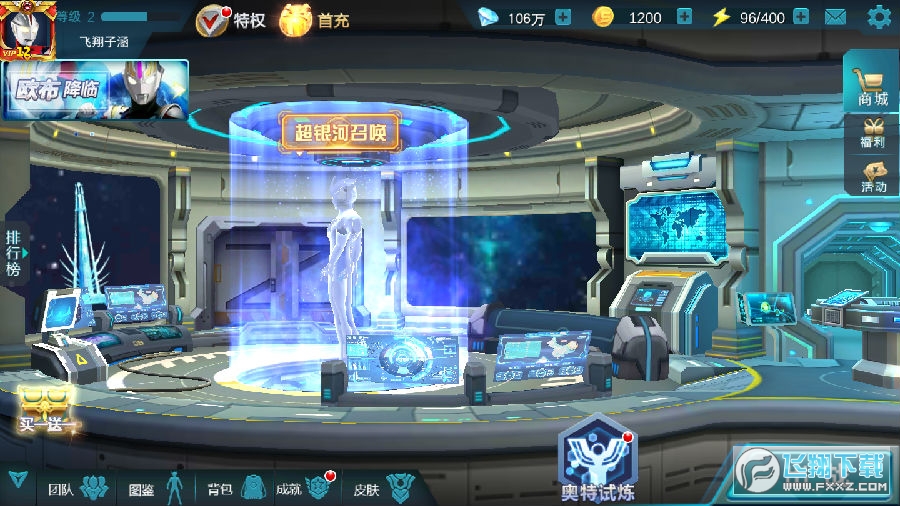900x506 pixels.
Task: Open the 图鉴 codex
Action: coord(156,488)
